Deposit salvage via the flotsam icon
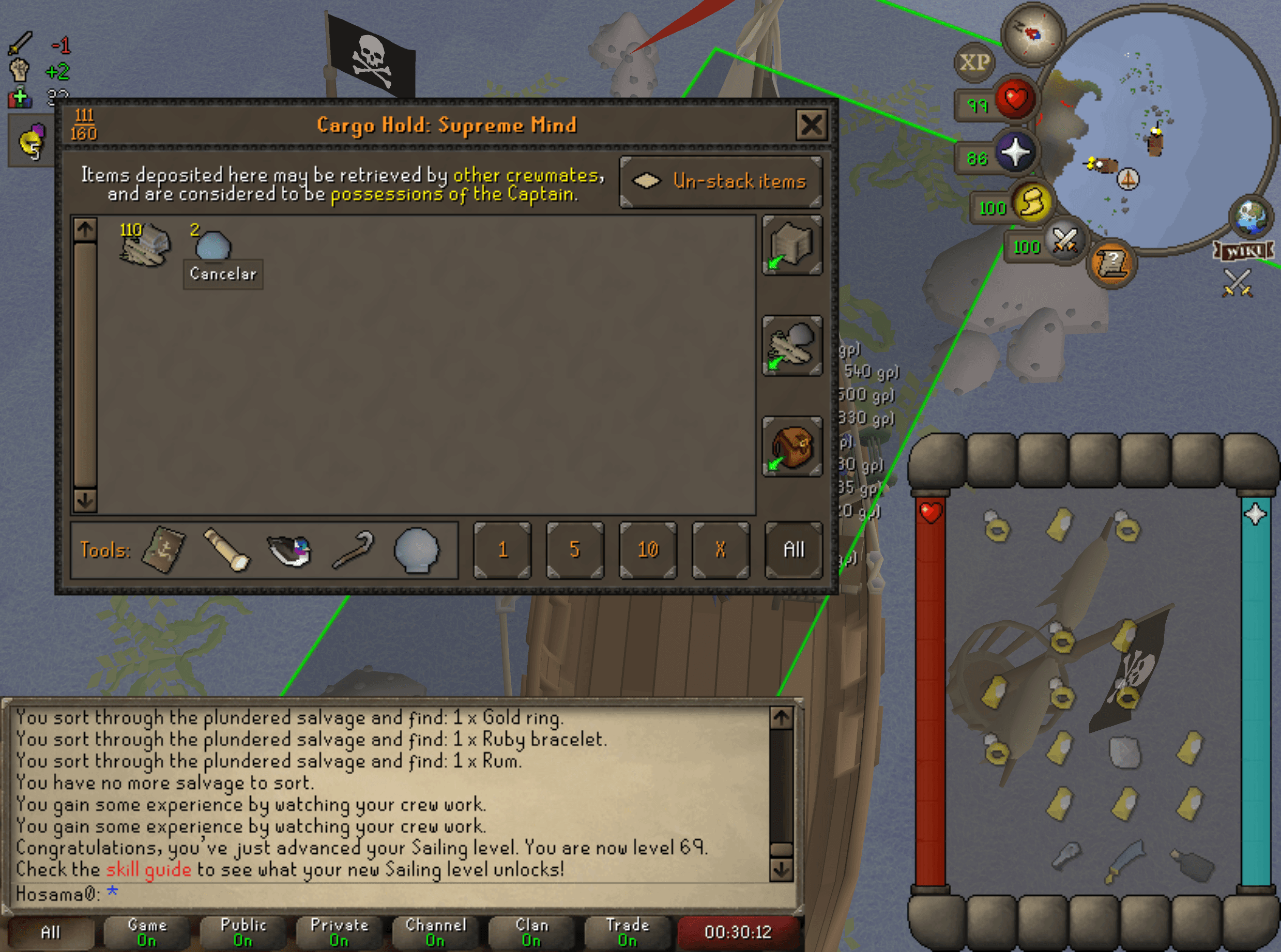 pyautogui.click(x=792, y=345)
